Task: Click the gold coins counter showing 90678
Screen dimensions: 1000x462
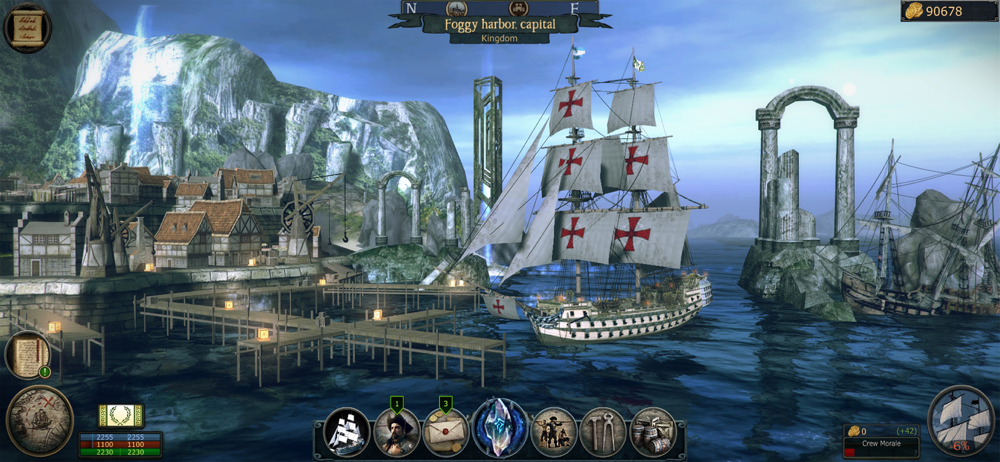Action: (948, 11)
